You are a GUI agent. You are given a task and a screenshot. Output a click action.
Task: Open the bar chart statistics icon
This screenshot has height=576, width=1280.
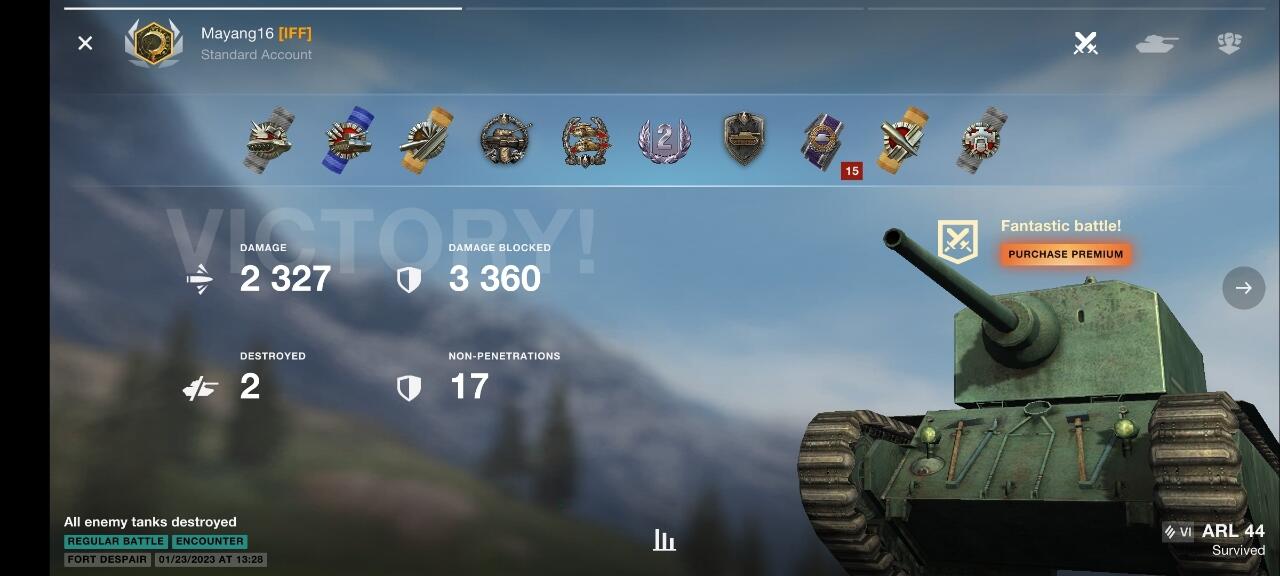coord(664,540)
